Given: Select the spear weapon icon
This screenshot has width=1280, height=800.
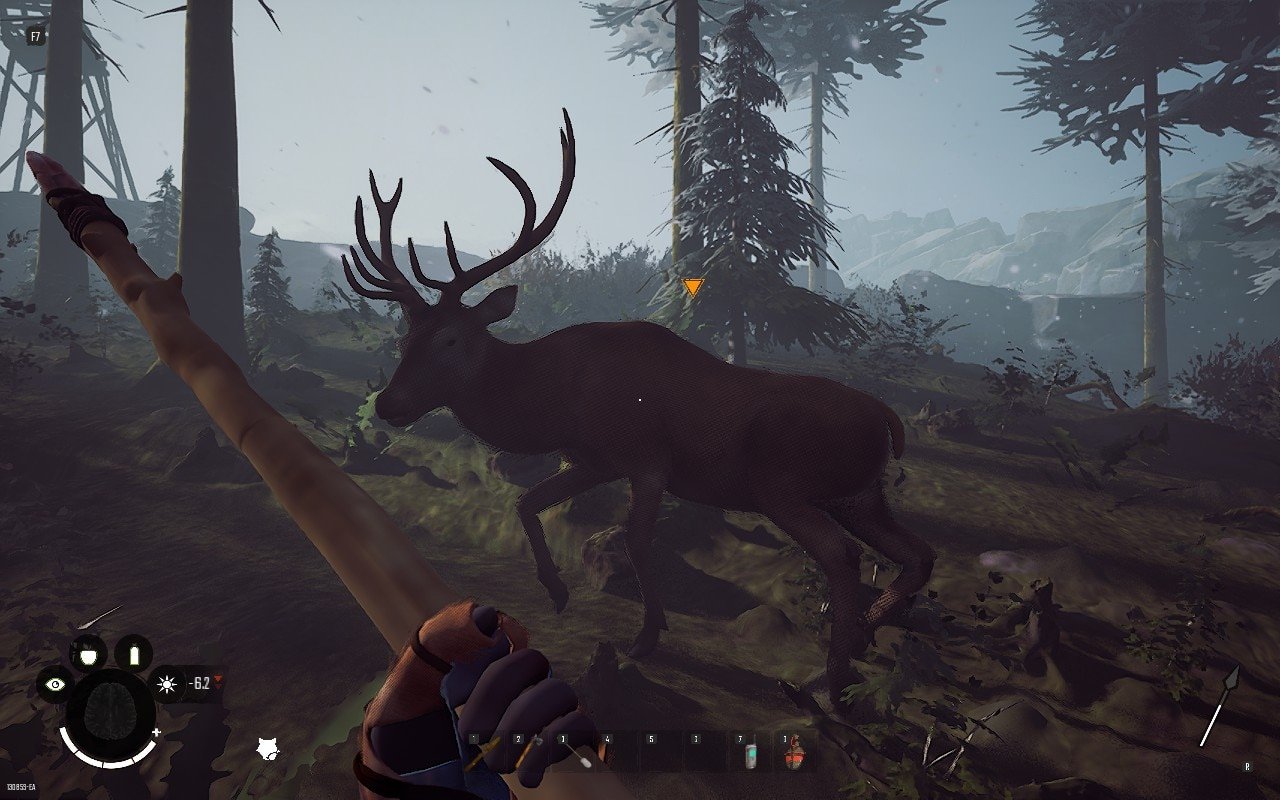Looking at the screenshot, I should tap(1220, 706).
